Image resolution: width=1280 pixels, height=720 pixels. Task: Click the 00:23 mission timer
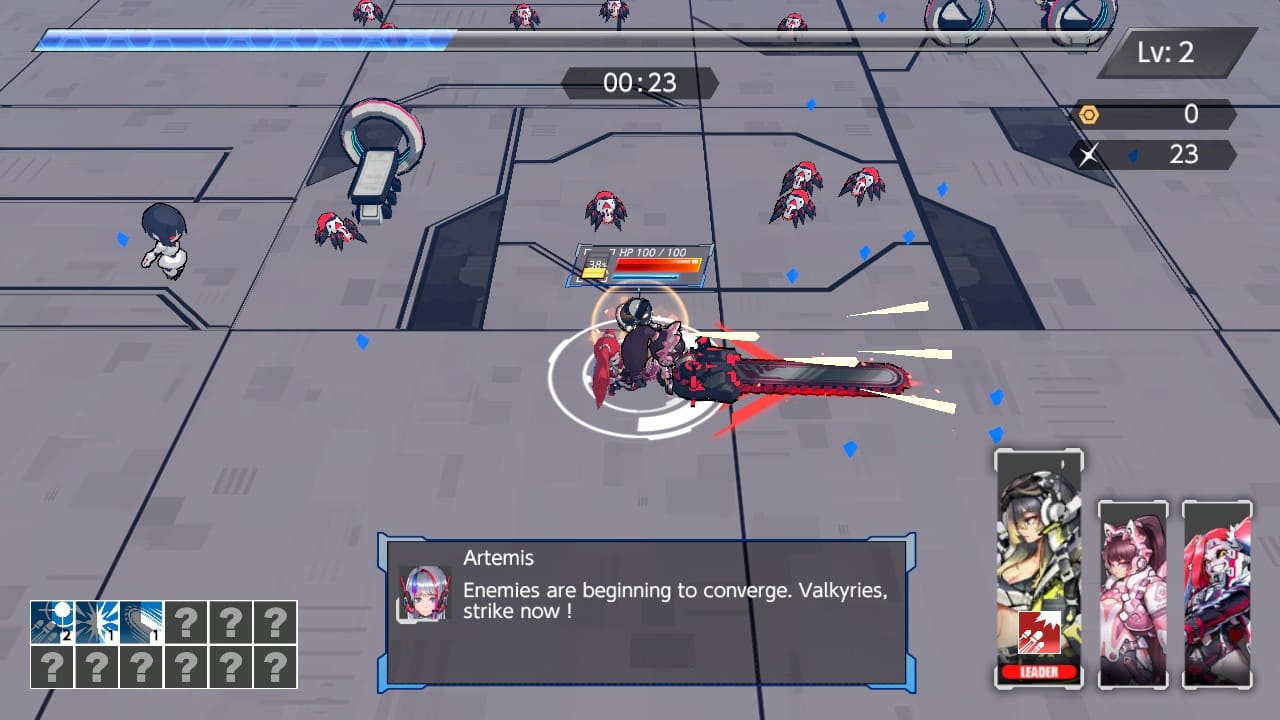point(638,83)
